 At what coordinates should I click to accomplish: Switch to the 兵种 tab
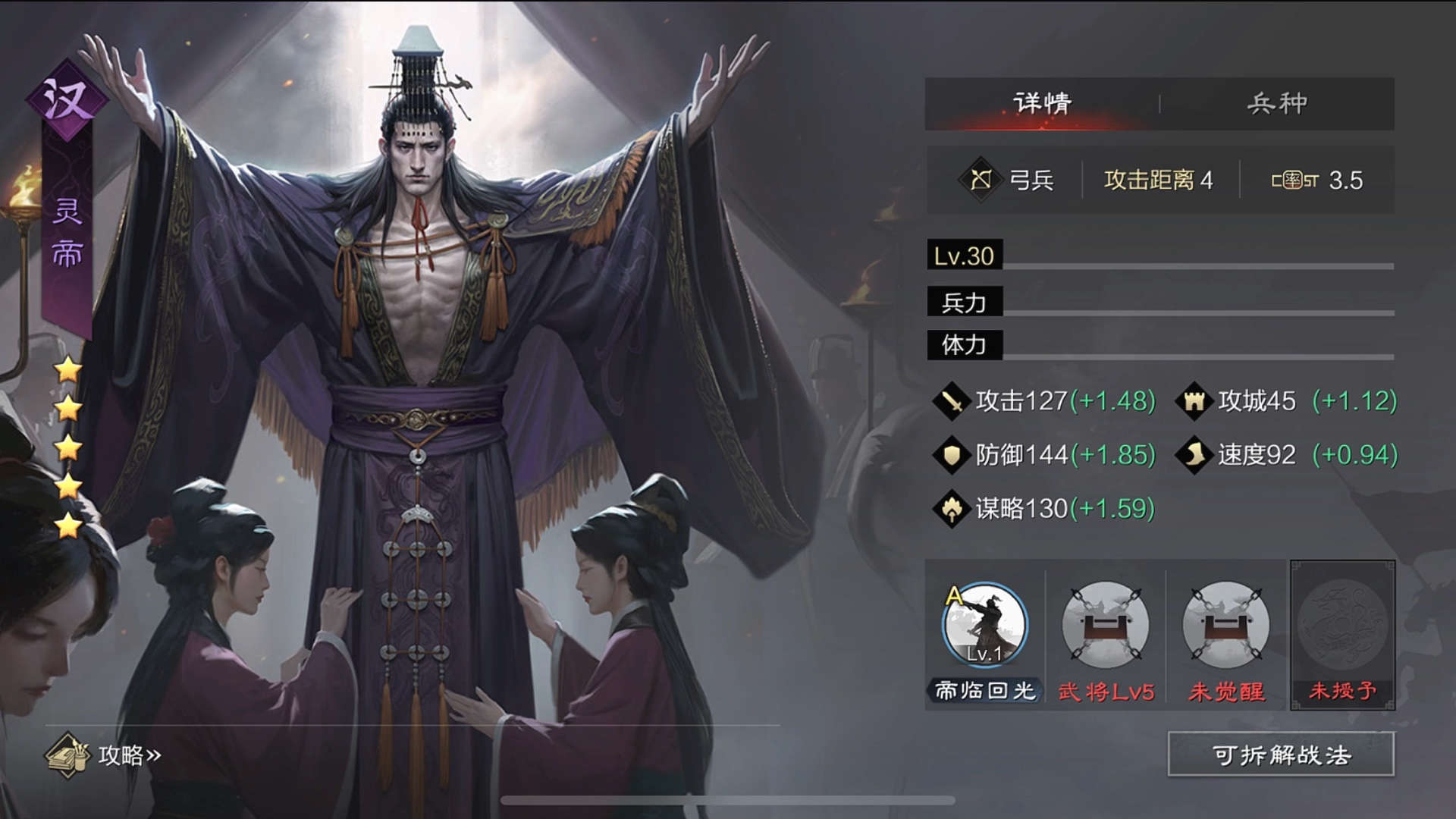(x=1277, y=103)
